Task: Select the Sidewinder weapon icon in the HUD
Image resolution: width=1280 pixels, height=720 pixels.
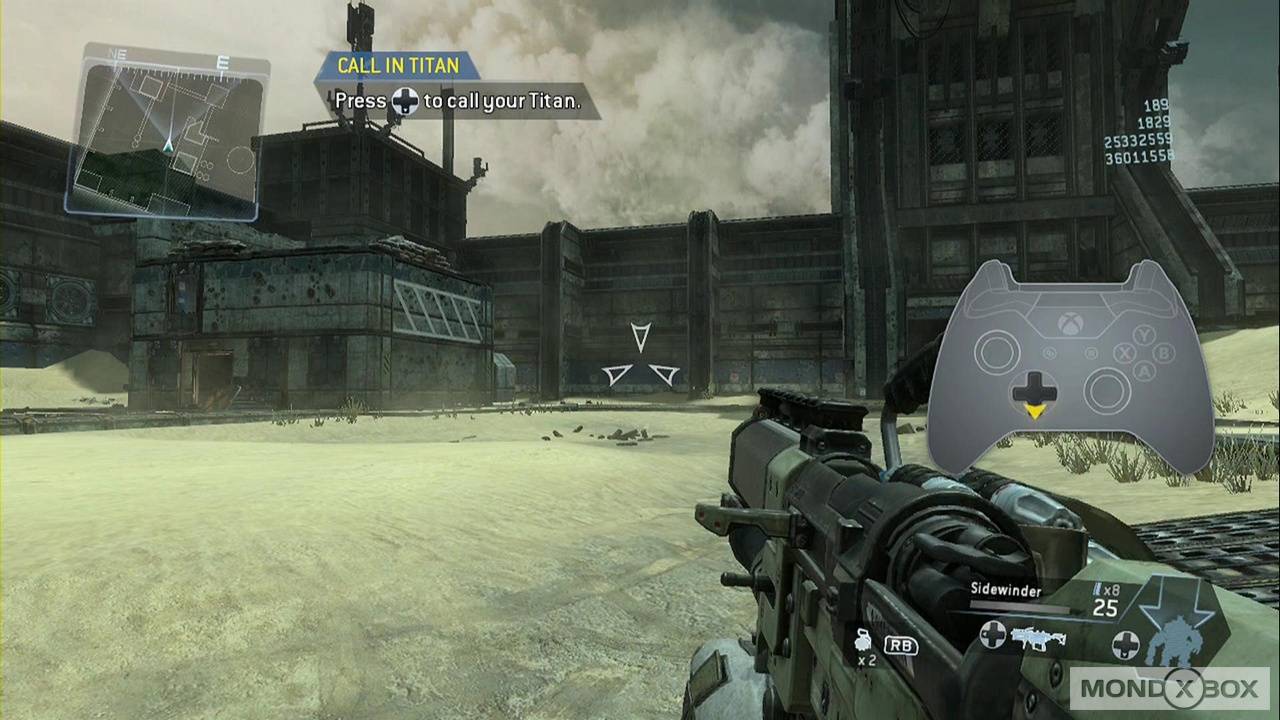Action: click(1038, 638)
